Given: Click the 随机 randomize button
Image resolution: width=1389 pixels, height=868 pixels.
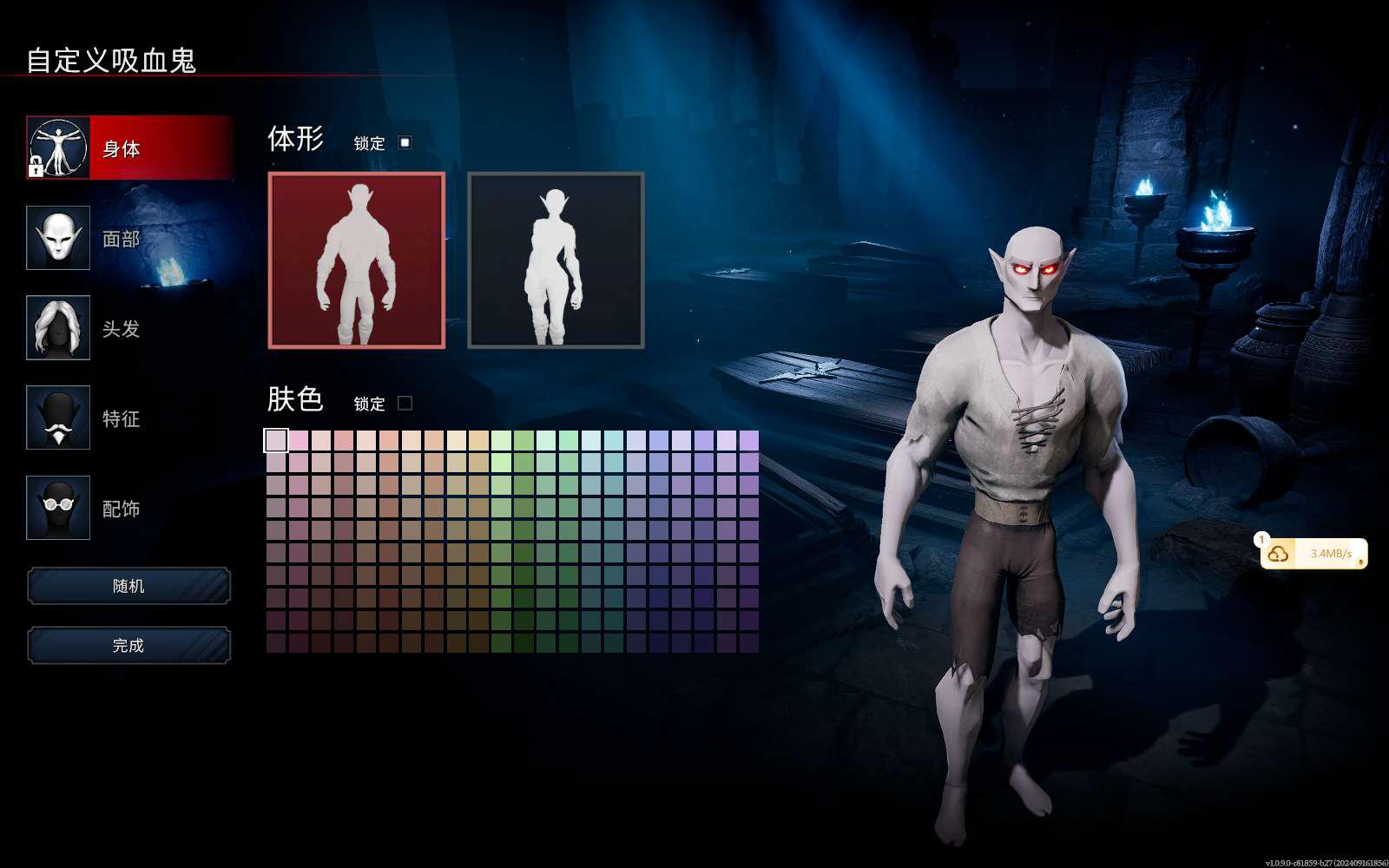Looking at the screenshot, I should 128,586.
